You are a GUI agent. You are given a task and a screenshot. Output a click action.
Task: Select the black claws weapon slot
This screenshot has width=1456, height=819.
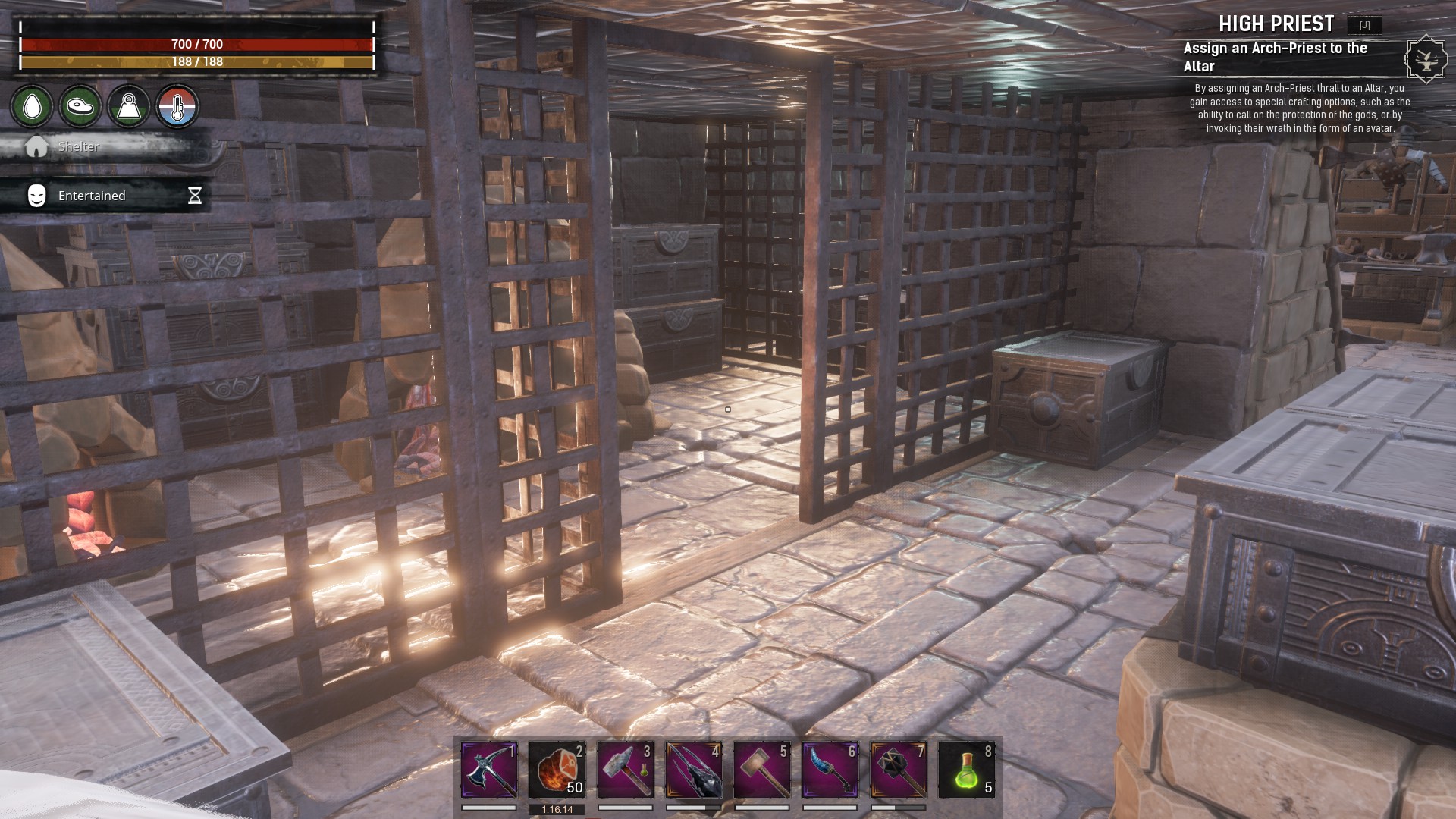pos(694,770)
